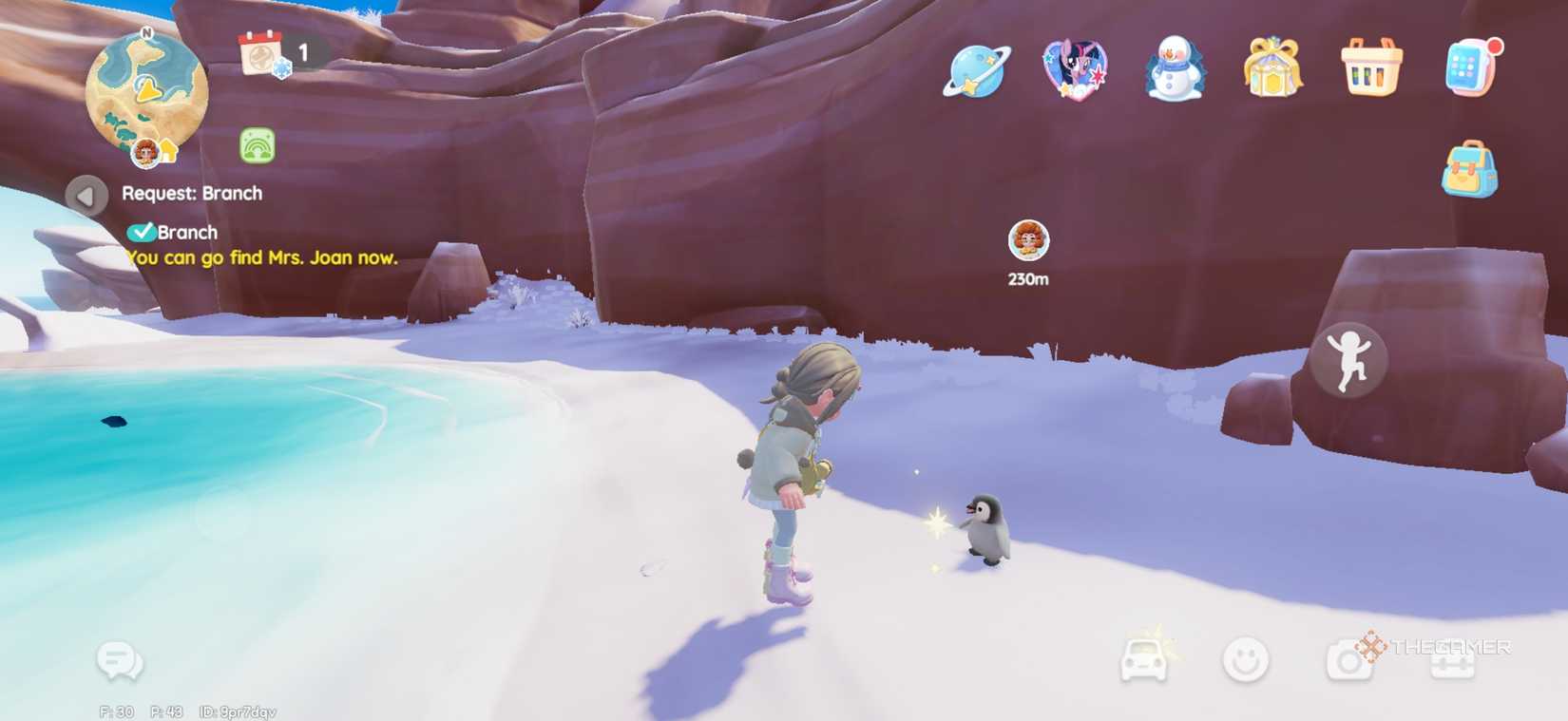This screenshot has height=721, width=1568.
Task: Select the home icon on the minimap
Action: [166, 152]
